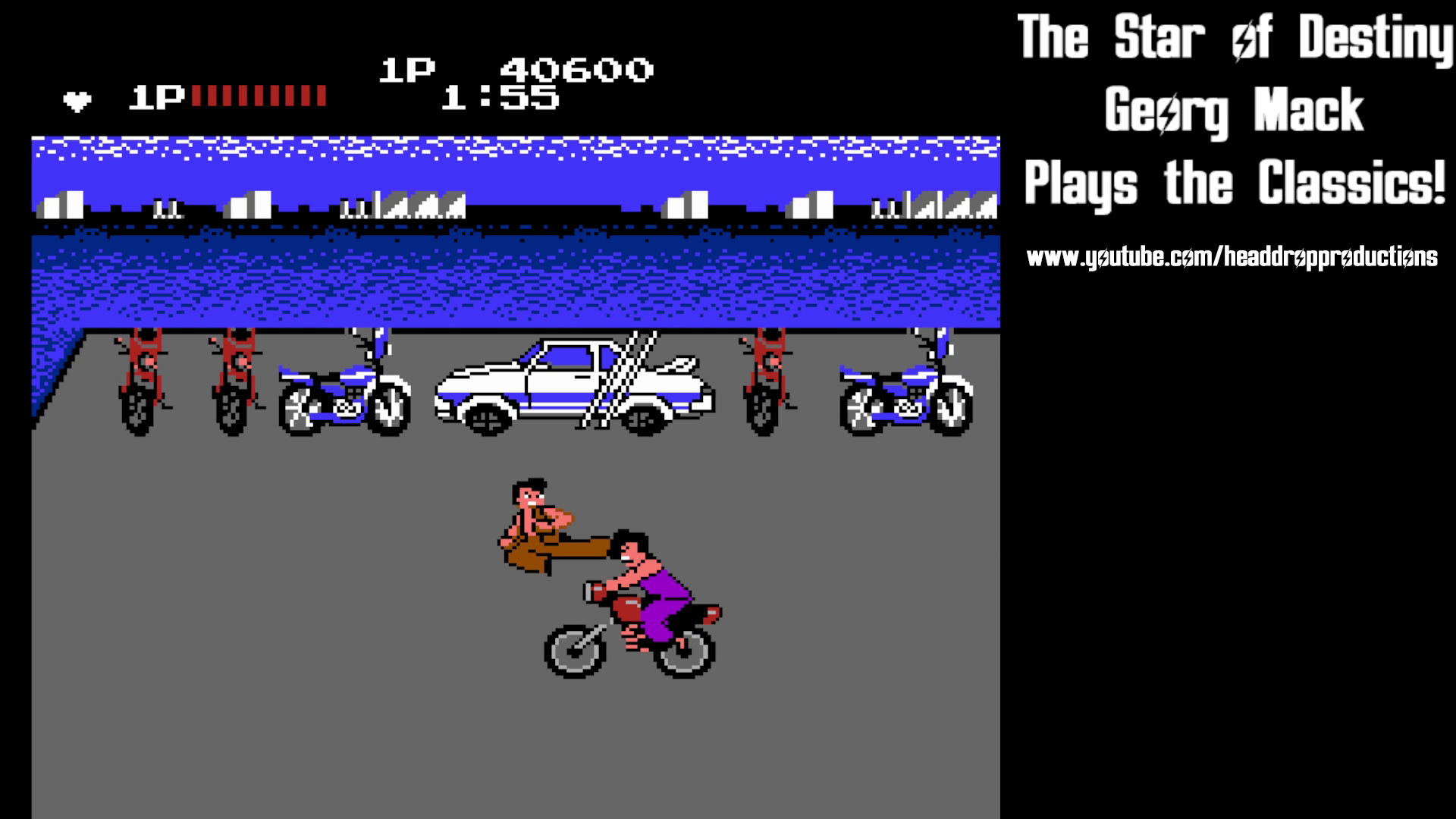The height and width of the screenshot is (819, 1456).
Task: Click the heart icon in the HUD
Action: click(x=76, y=99)
